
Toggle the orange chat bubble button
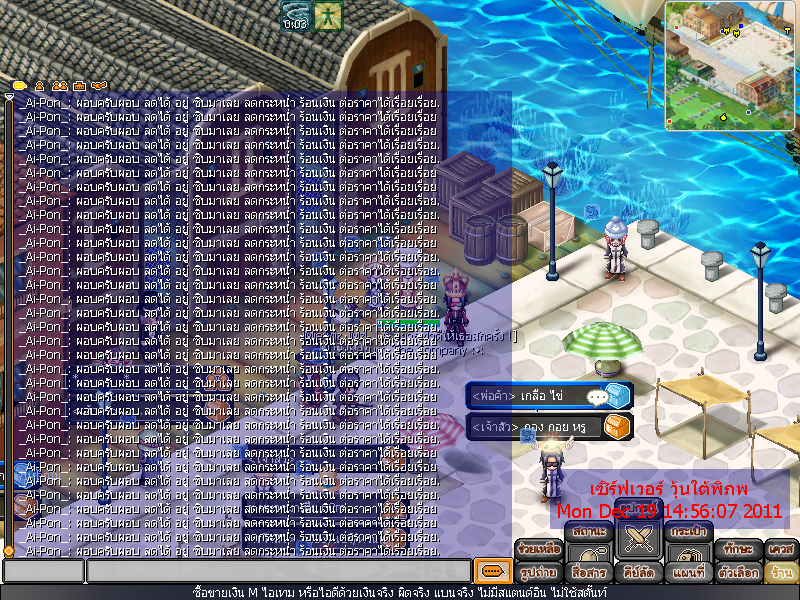click(490, 571)
